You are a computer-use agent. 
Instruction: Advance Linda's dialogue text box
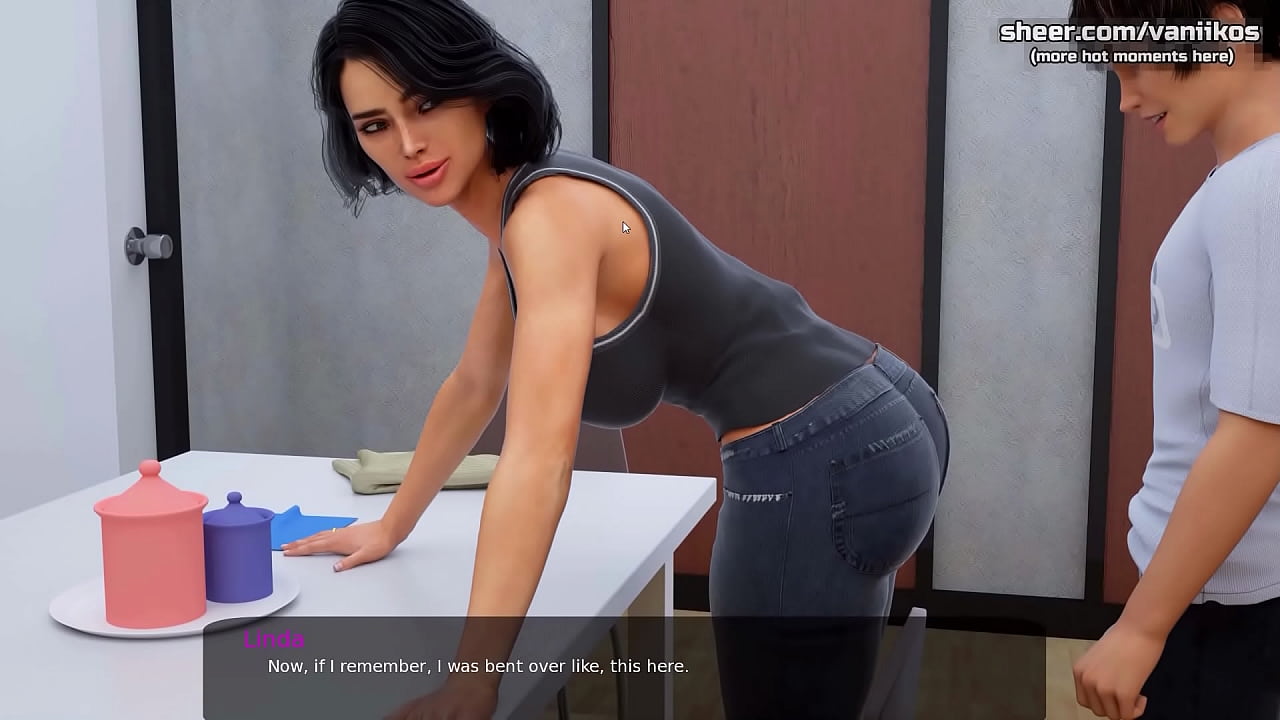tap(624, 667)
